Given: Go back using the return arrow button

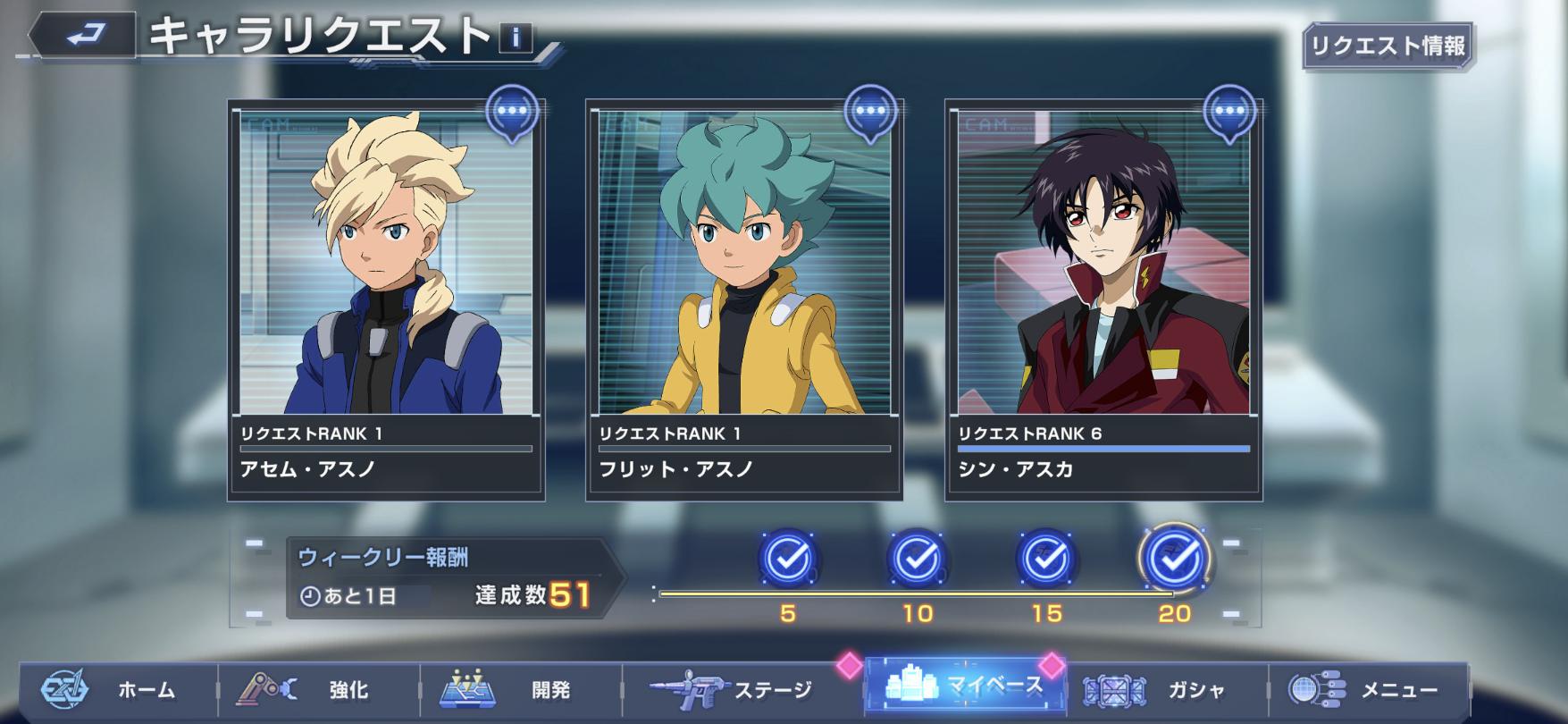Looking at the screenshot, I should (x=82, y=36).
